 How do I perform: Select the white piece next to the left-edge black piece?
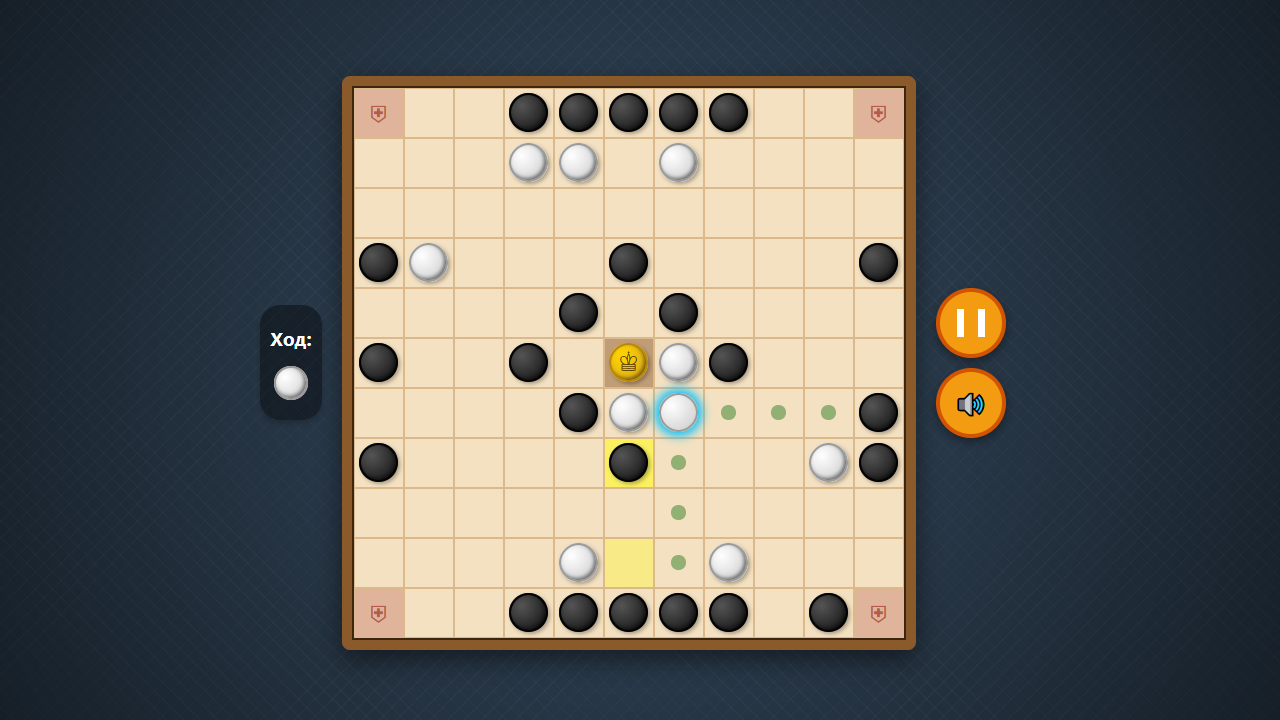coord(428,262)
